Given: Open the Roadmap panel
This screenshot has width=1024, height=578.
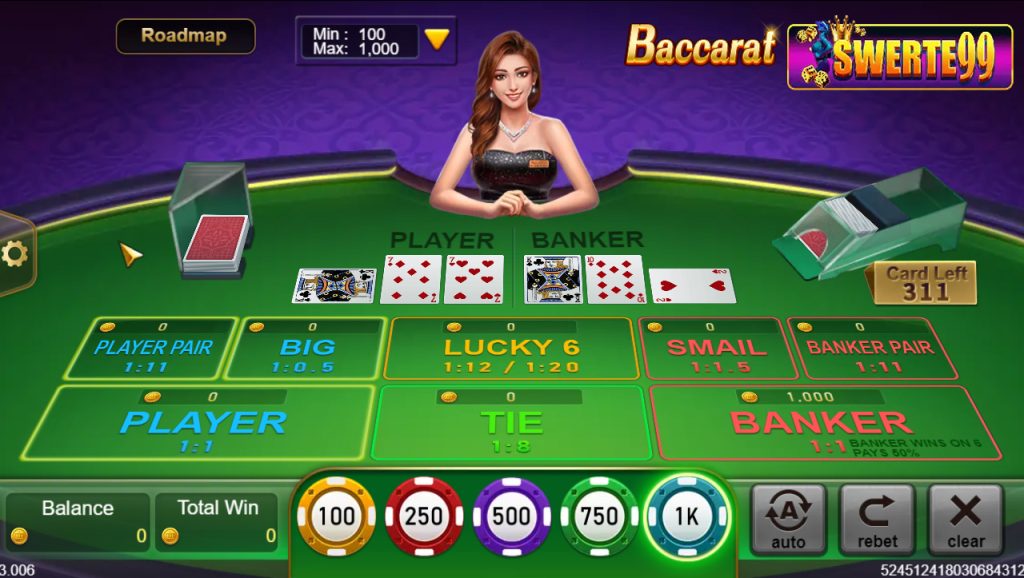Looking at the screenshot, I should pos(185,36).
